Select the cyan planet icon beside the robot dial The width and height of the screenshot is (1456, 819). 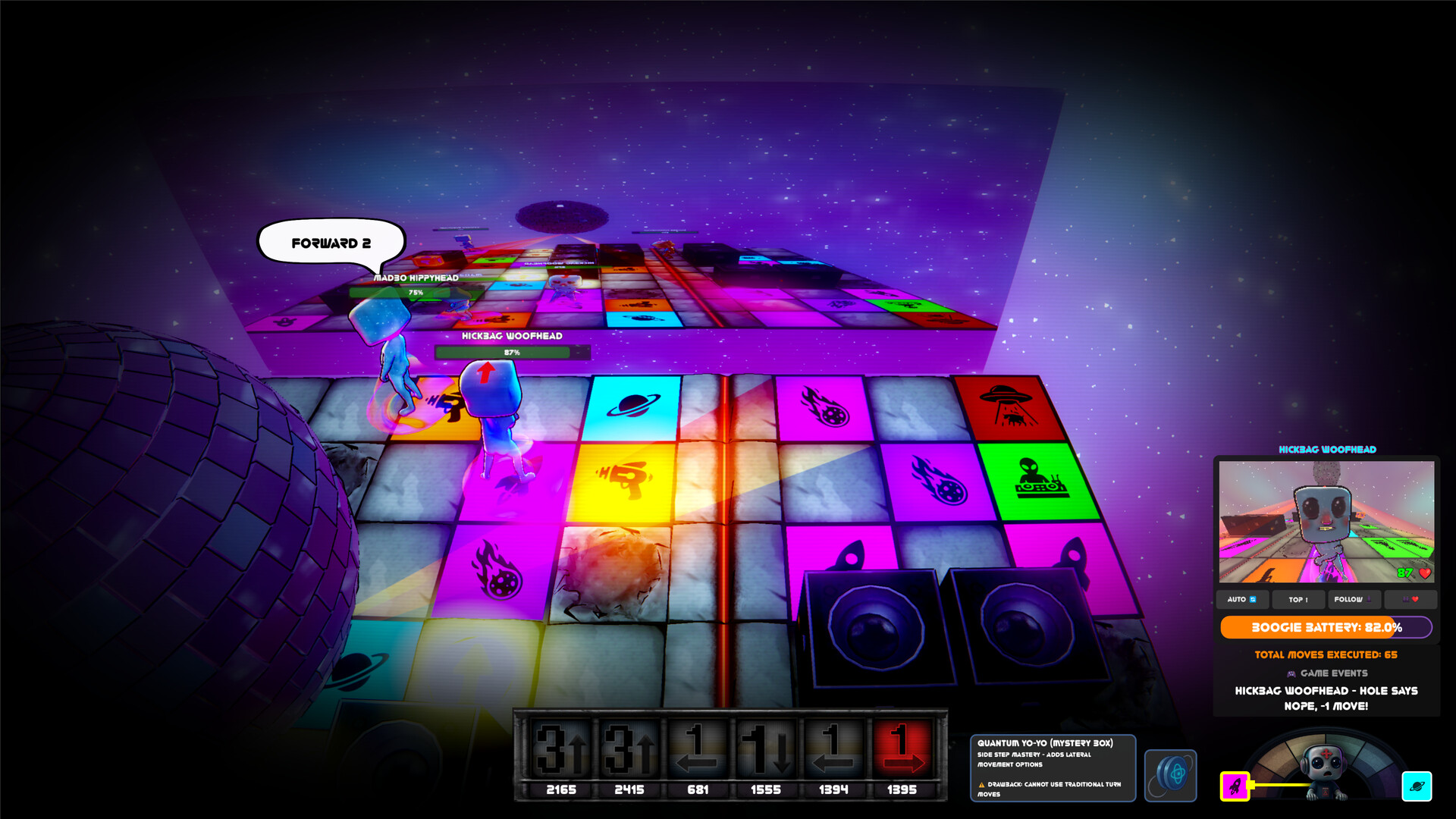(x=1417, y=787)
